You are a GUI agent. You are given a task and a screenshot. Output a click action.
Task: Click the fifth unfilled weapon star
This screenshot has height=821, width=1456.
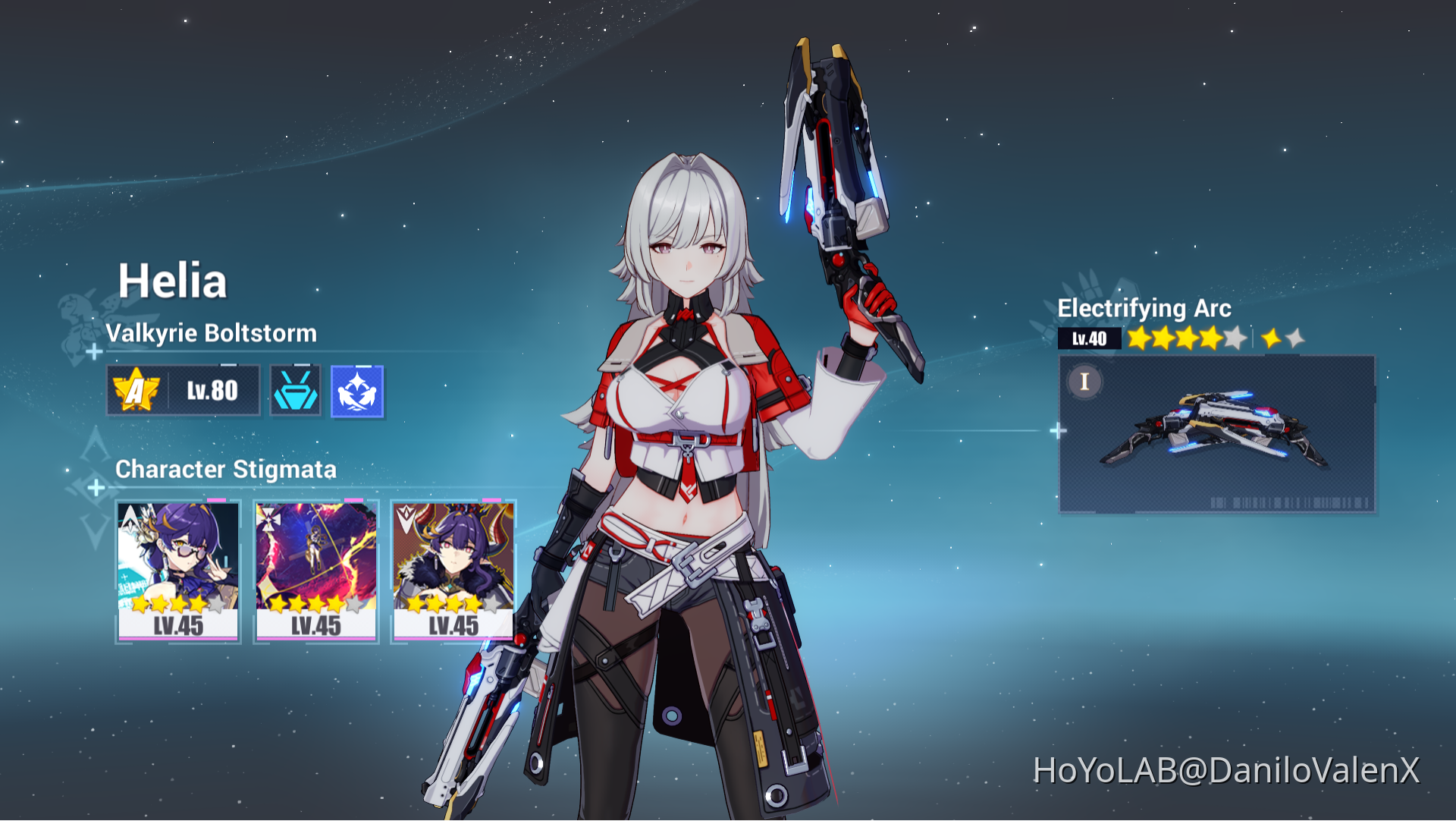coord(1234,337)
